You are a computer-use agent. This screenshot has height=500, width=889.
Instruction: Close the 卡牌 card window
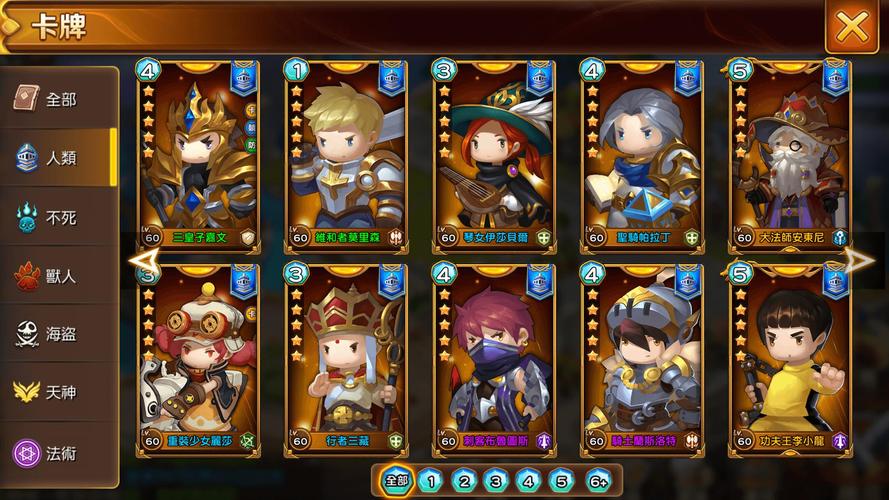(851, 27)
